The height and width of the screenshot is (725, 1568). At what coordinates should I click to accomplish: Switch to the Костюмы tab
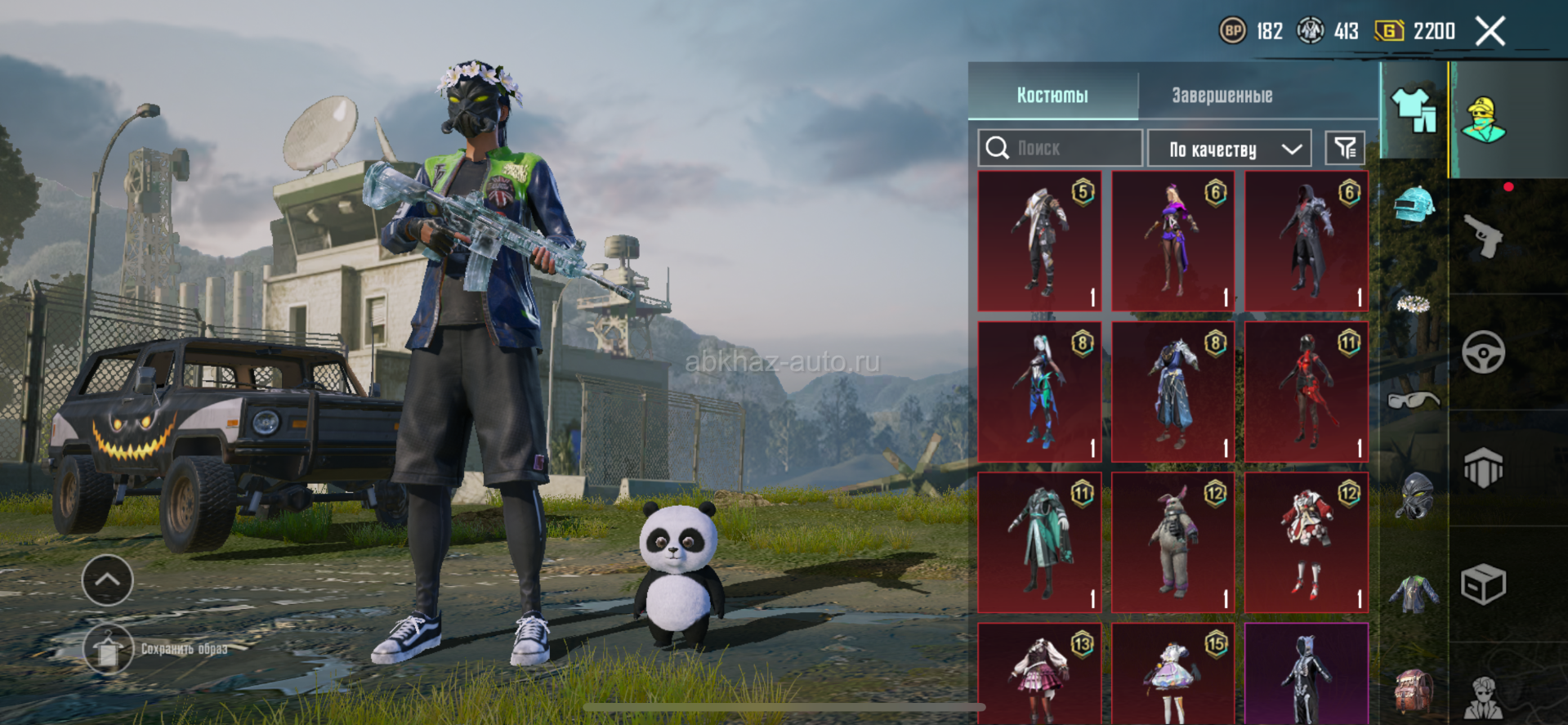tap(1052, 96)
